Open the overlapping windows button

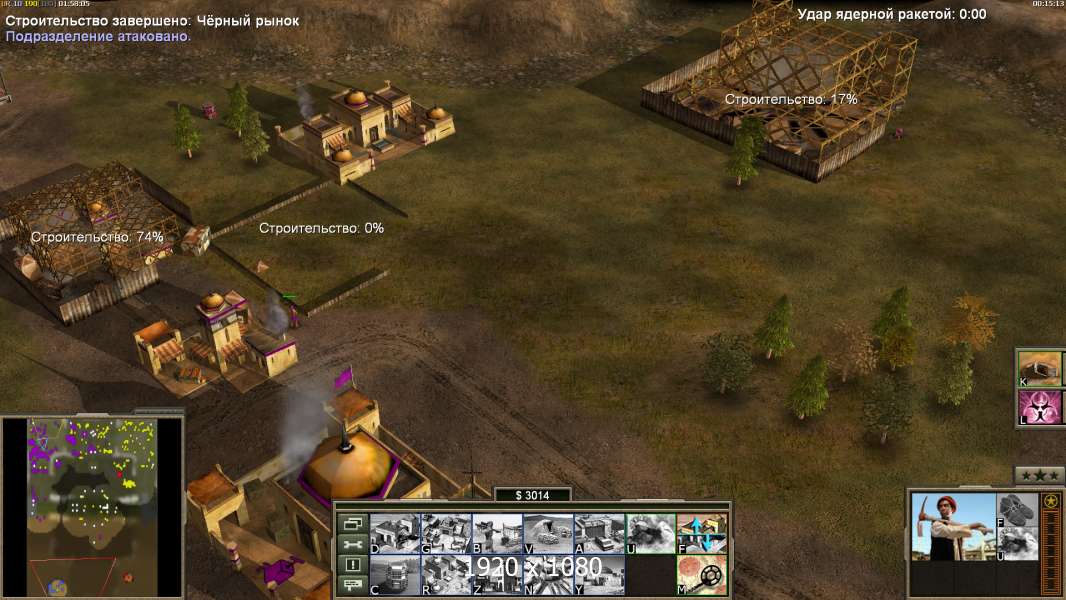[x=351, y=523]
